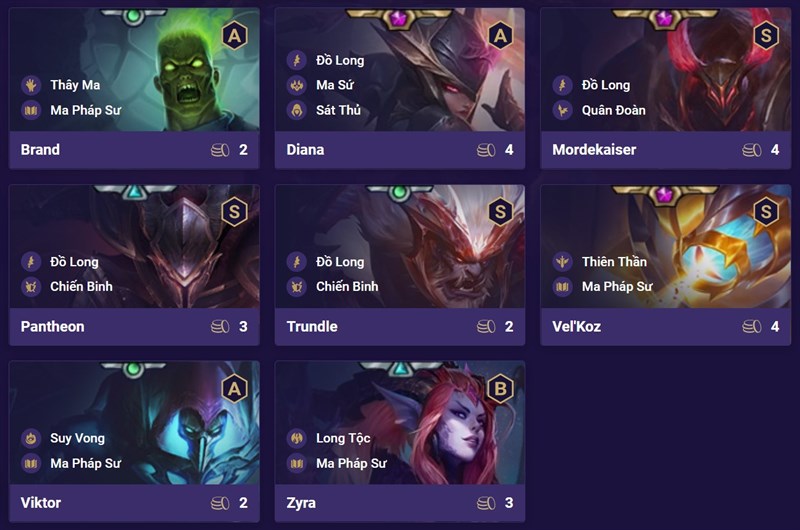Click Brand's Thây Ma trait icon
Viewport: 800px width, 530px height.
click(x=30, y=85)
